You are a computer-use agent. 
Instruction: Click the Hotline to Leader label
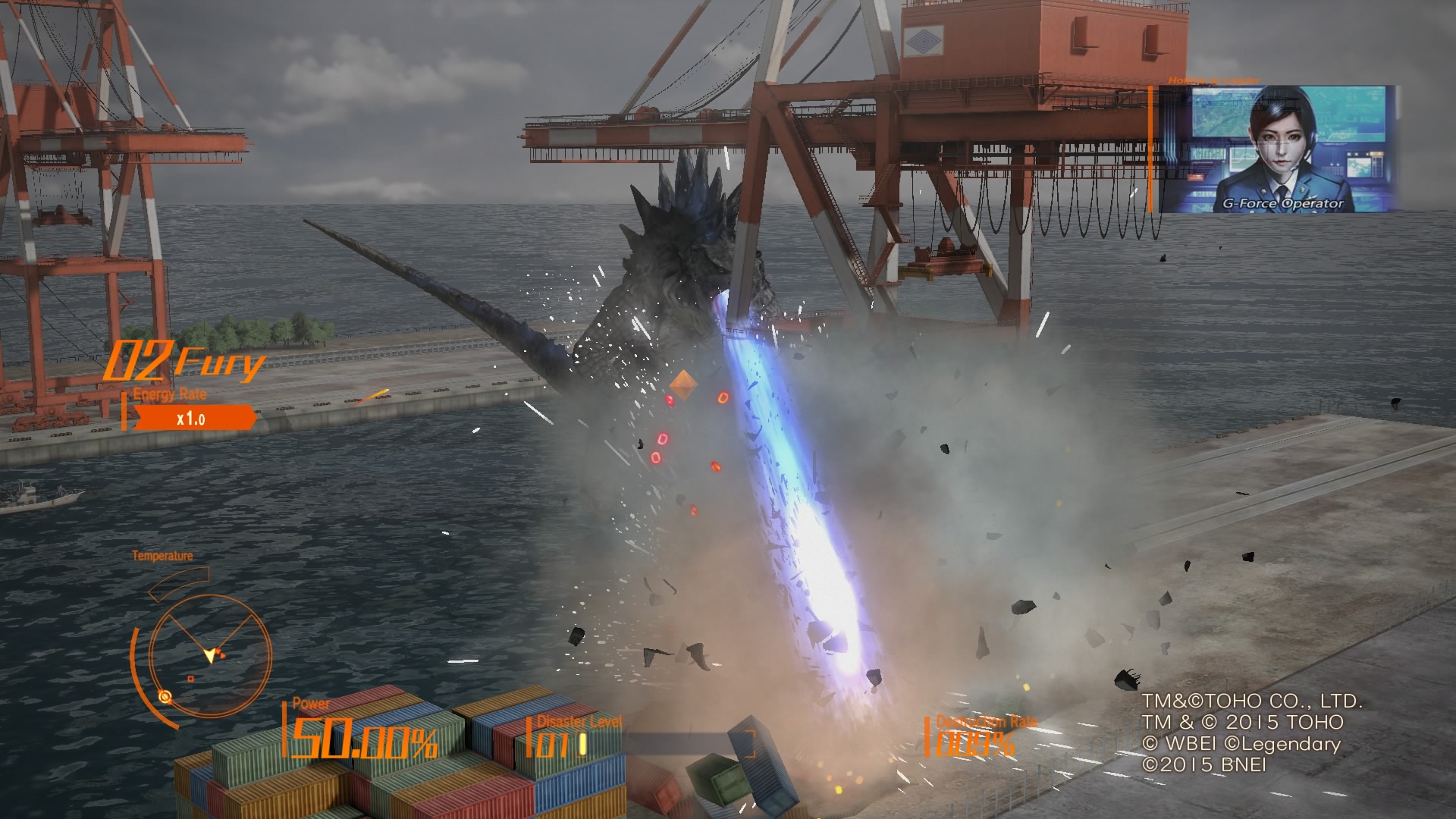click(1216, 78)
